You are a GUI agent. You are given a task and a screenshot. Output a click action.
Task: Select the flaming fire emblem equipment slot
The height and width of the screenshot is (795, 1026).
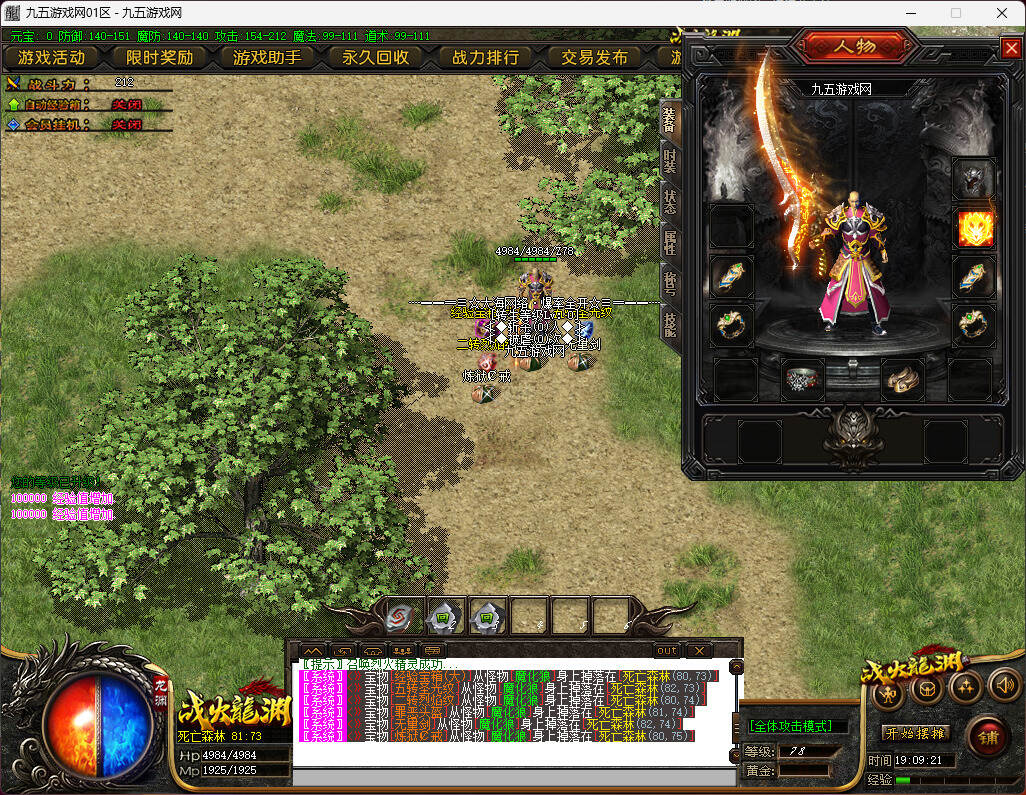click(x=975, y=228)
